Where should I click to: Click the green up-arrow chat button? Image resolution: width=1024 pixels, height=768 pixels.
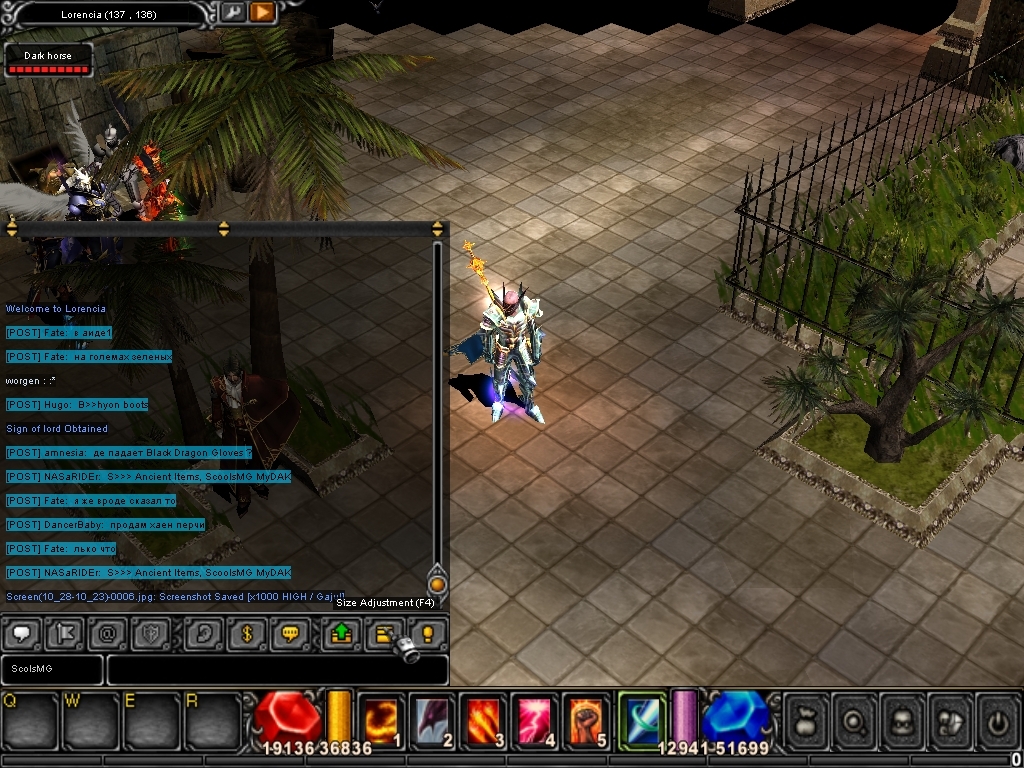click(x=341, y=634)
